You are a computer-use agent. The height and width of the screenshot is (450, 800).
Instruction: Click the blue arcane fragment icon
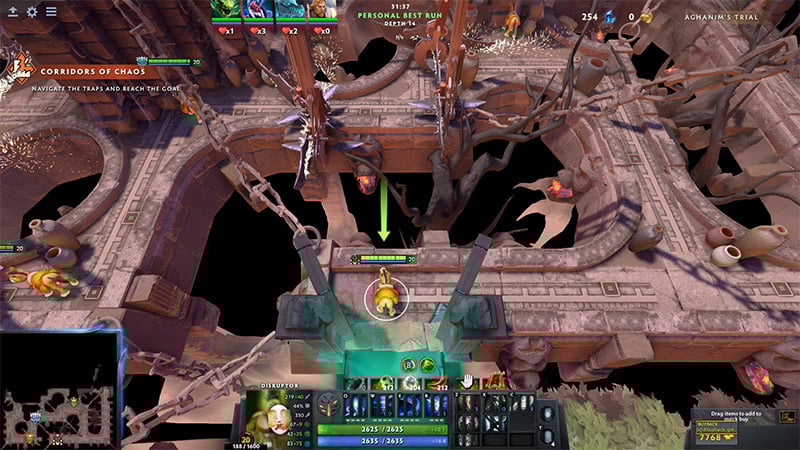[609, 17]
